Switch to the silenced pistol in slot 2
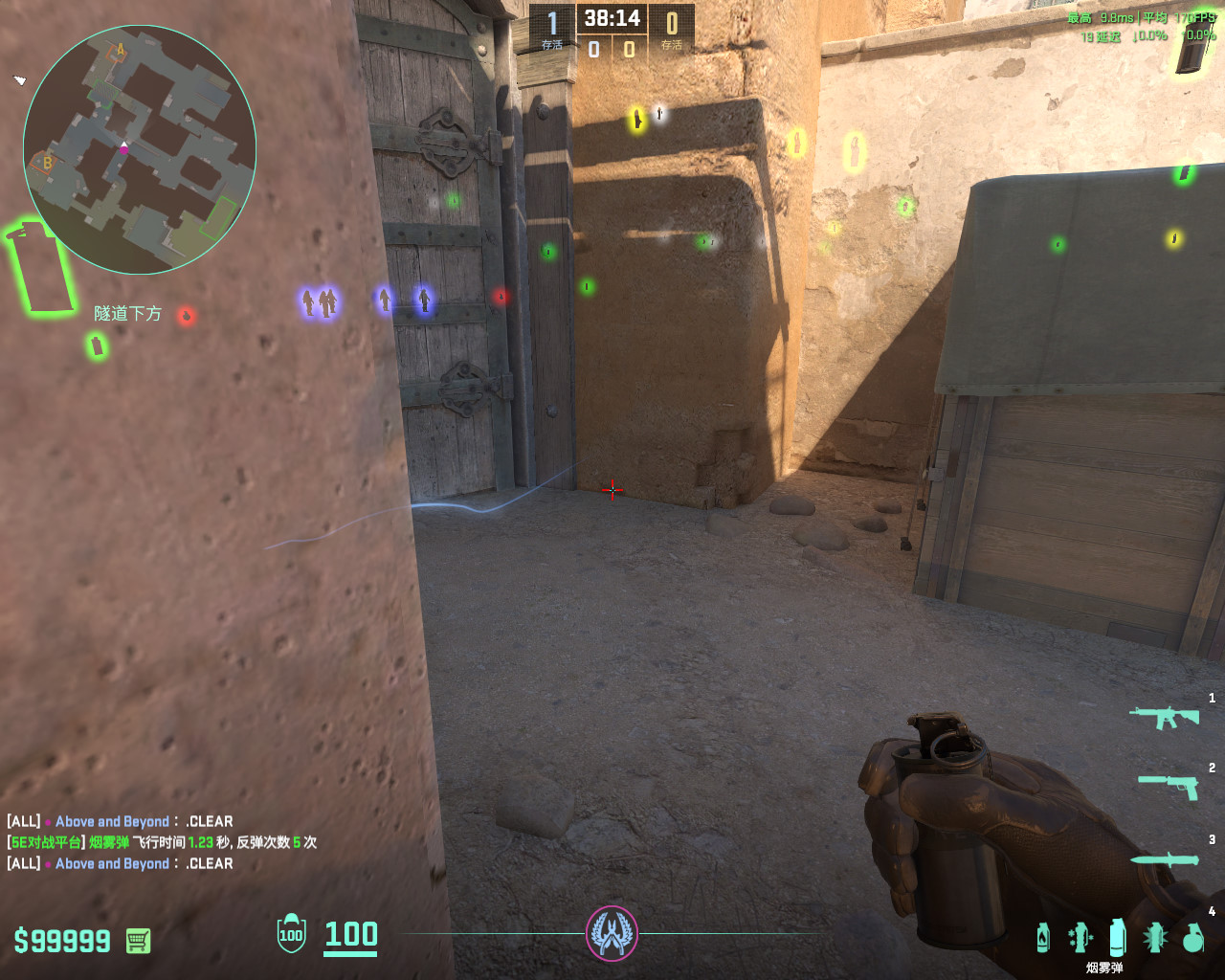This screenshot has height=980, width=1225. (x=1169, y=786)
